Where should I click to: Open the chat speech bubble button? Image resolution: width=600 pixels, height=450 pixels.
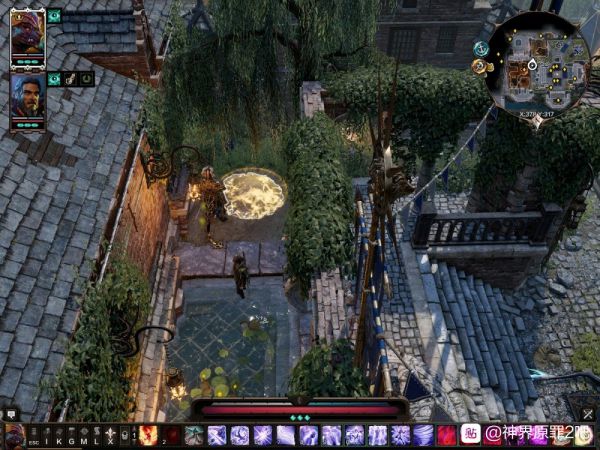11,413
